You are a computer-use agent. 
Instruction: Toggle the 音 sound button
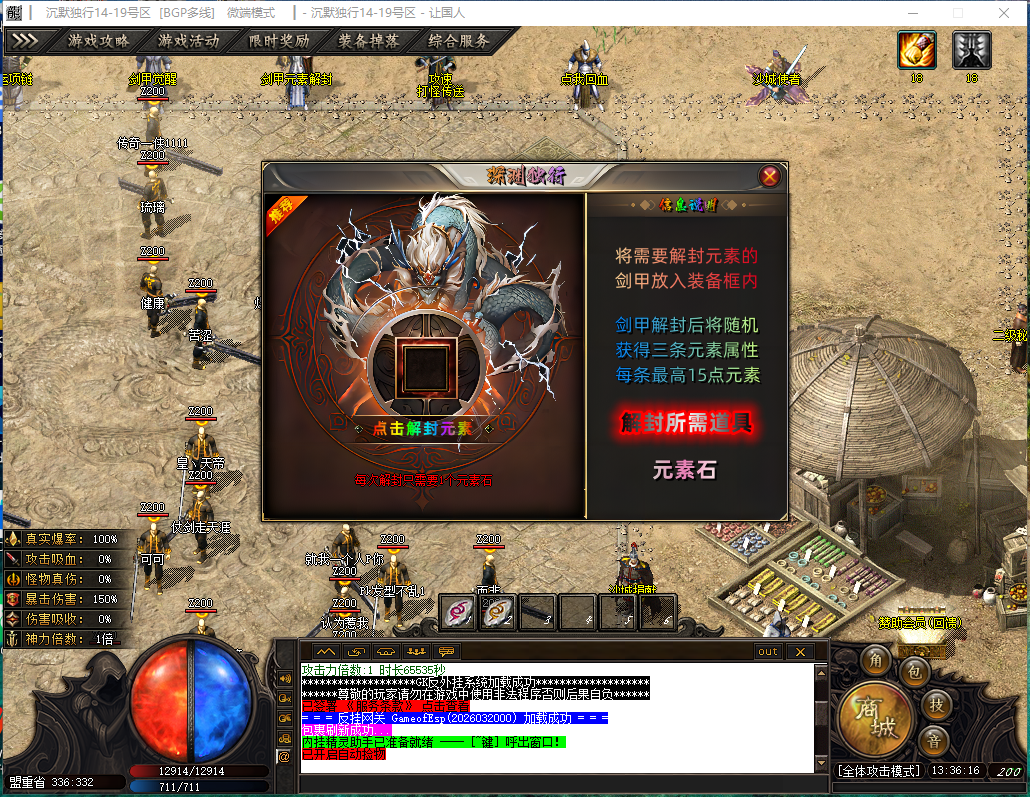pyautogui.click(x=936, y=741)
